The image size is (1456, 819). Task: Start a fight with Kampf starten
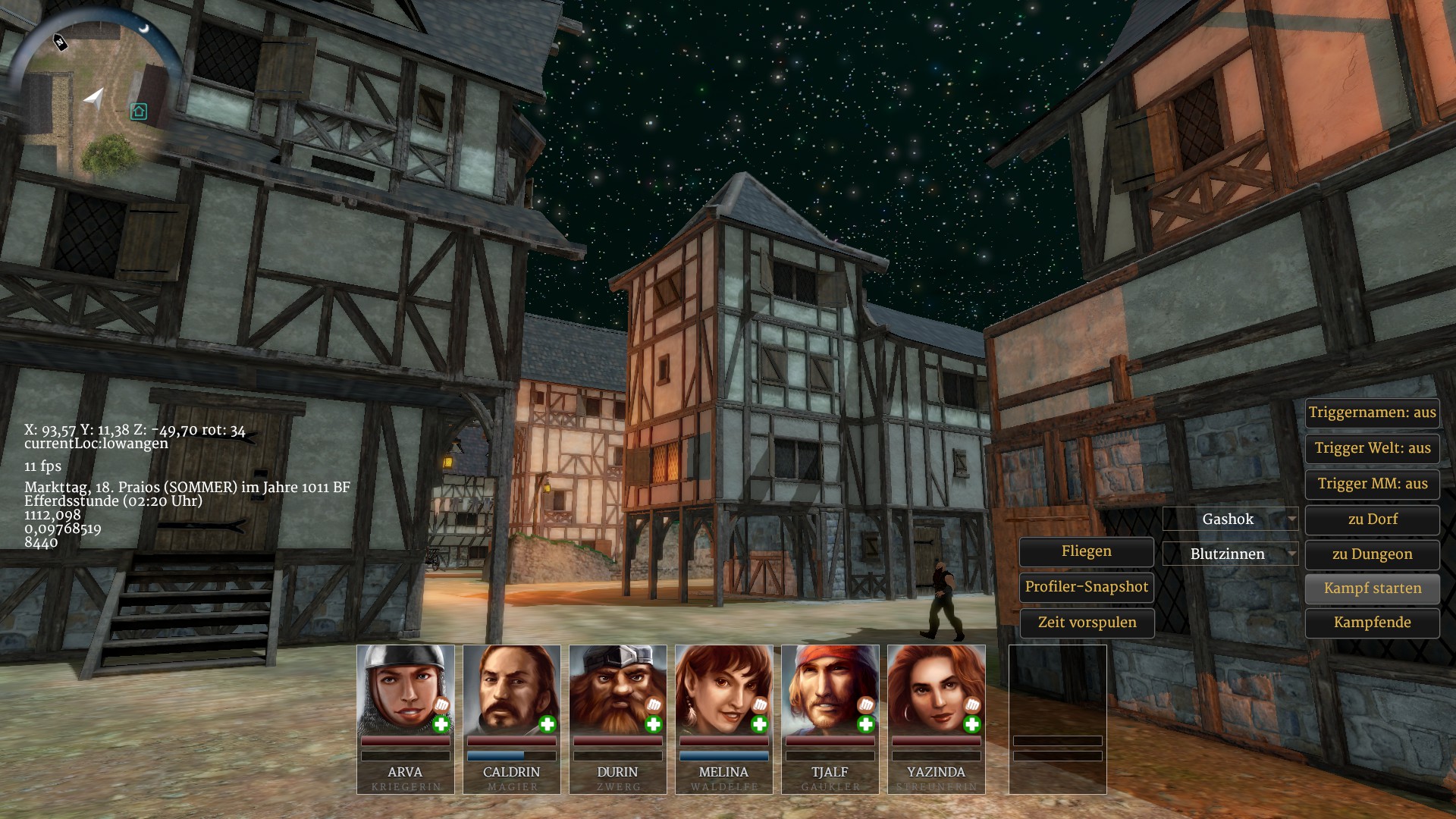[x=1372, y=588]
